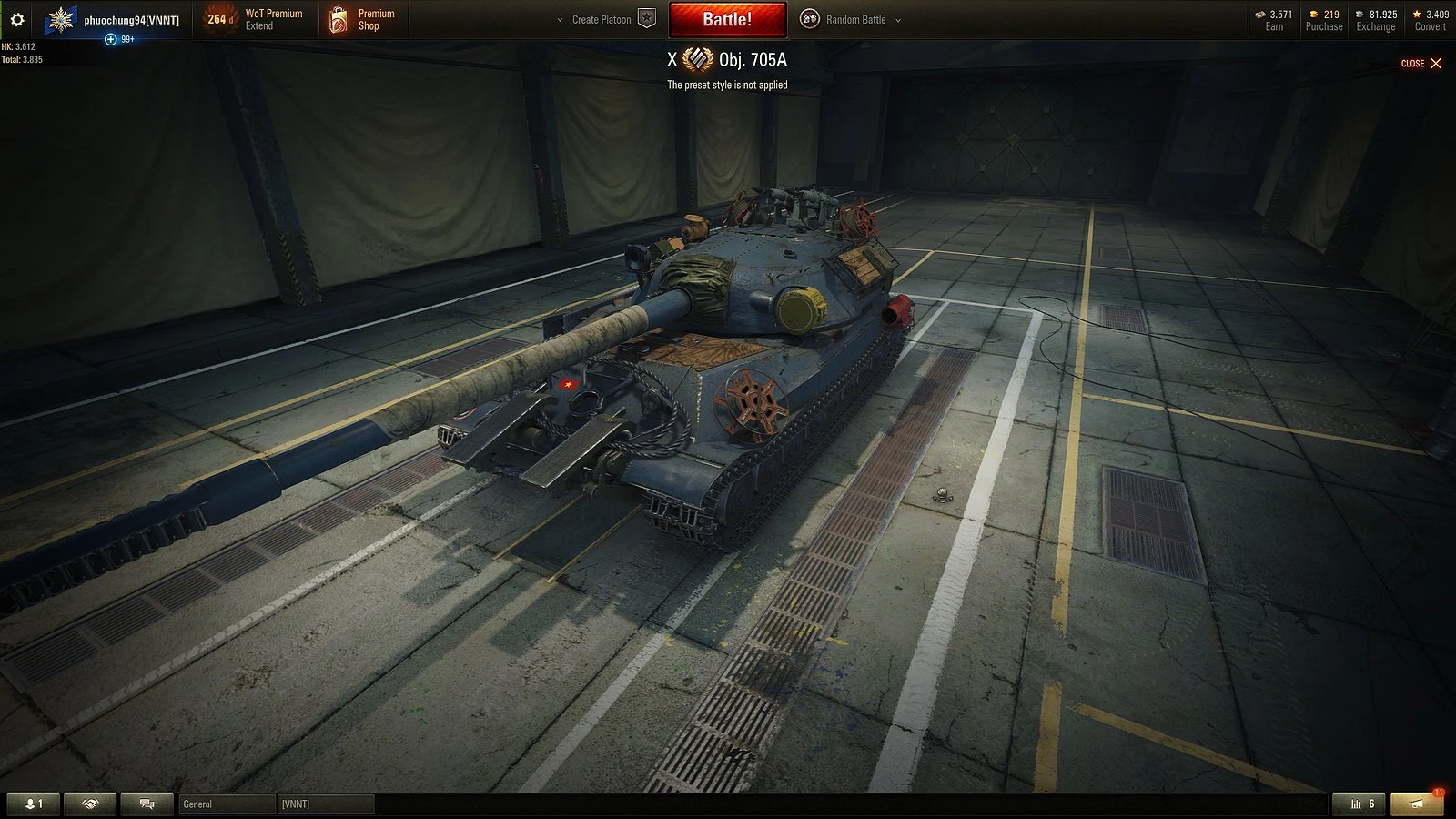The height and width of the screenshot is (819, 1456).
Task: Close the Obj. 705A style preview
Action: pos(1421,63)
